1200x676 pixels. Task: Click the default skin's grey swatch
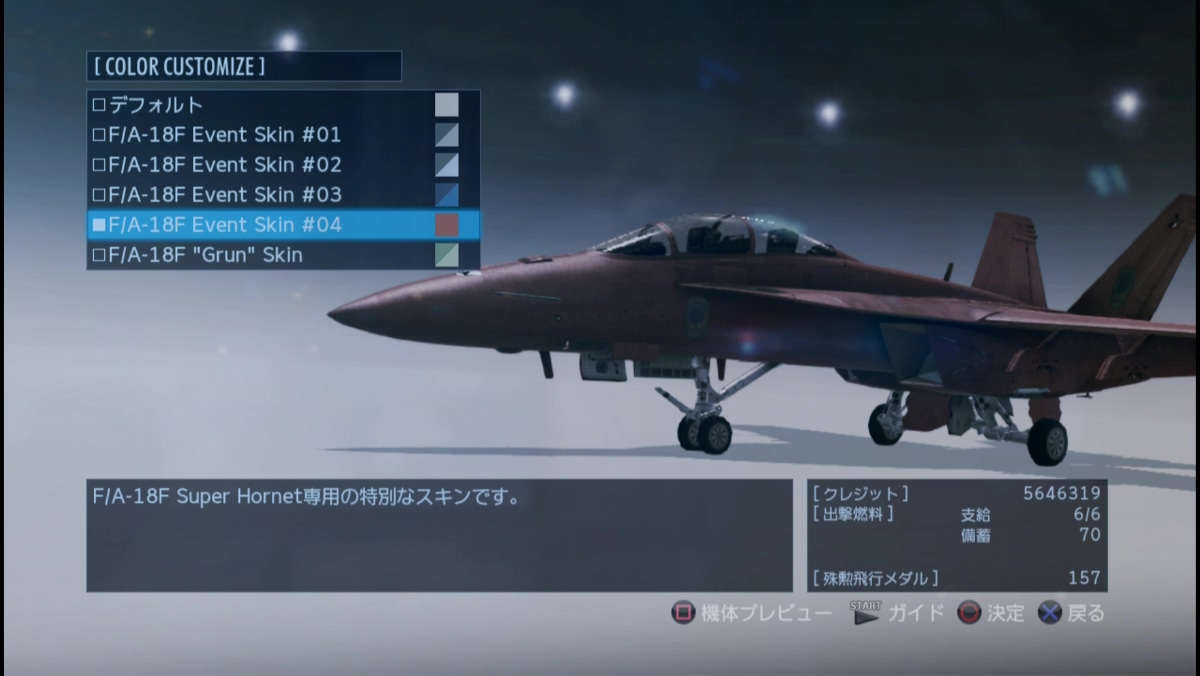(447, 105)
